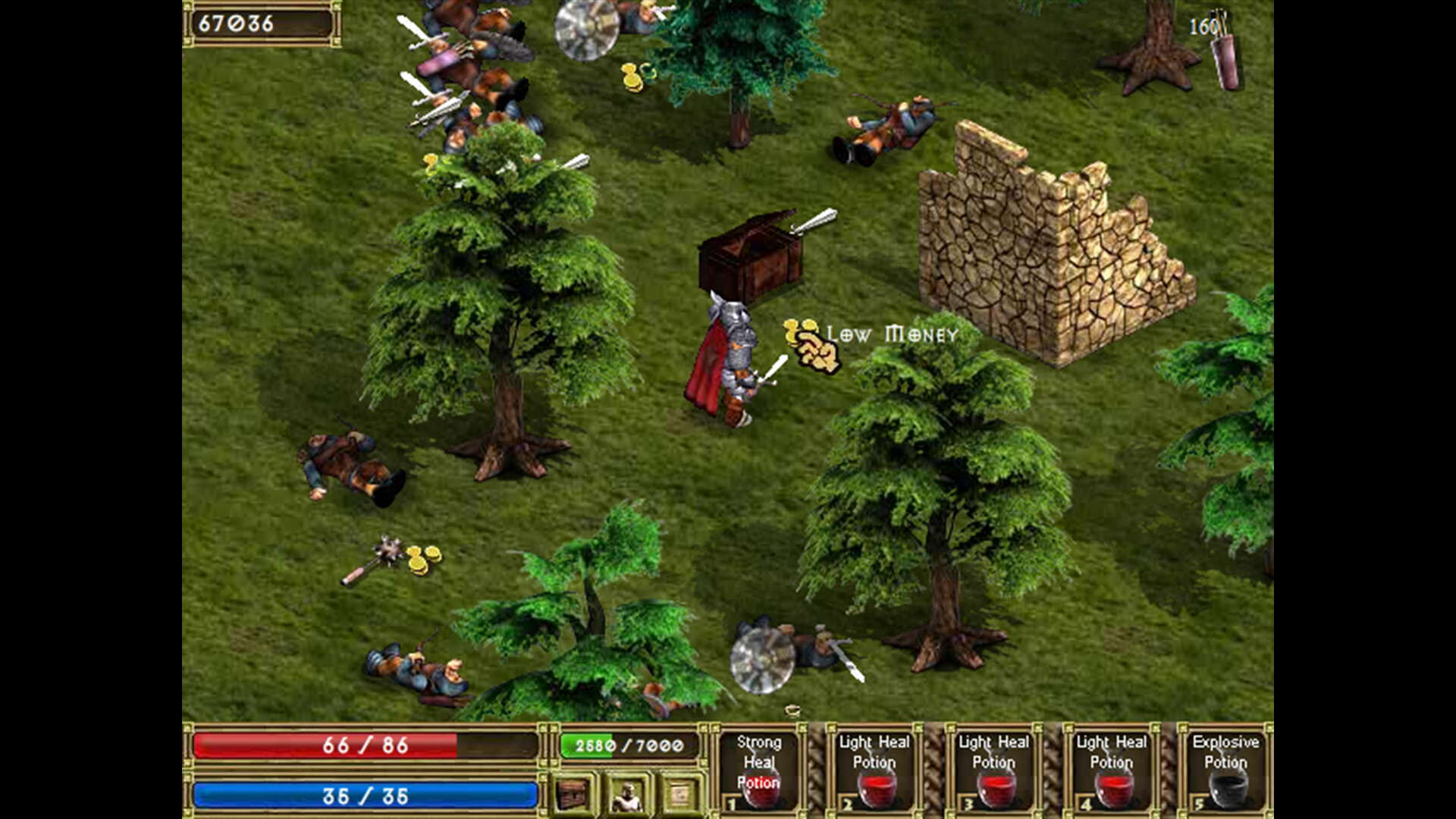Use the Light Heal Potion in slot 2
The image size is (1456, 819).
pyautogui.click(x=876, y=773)
